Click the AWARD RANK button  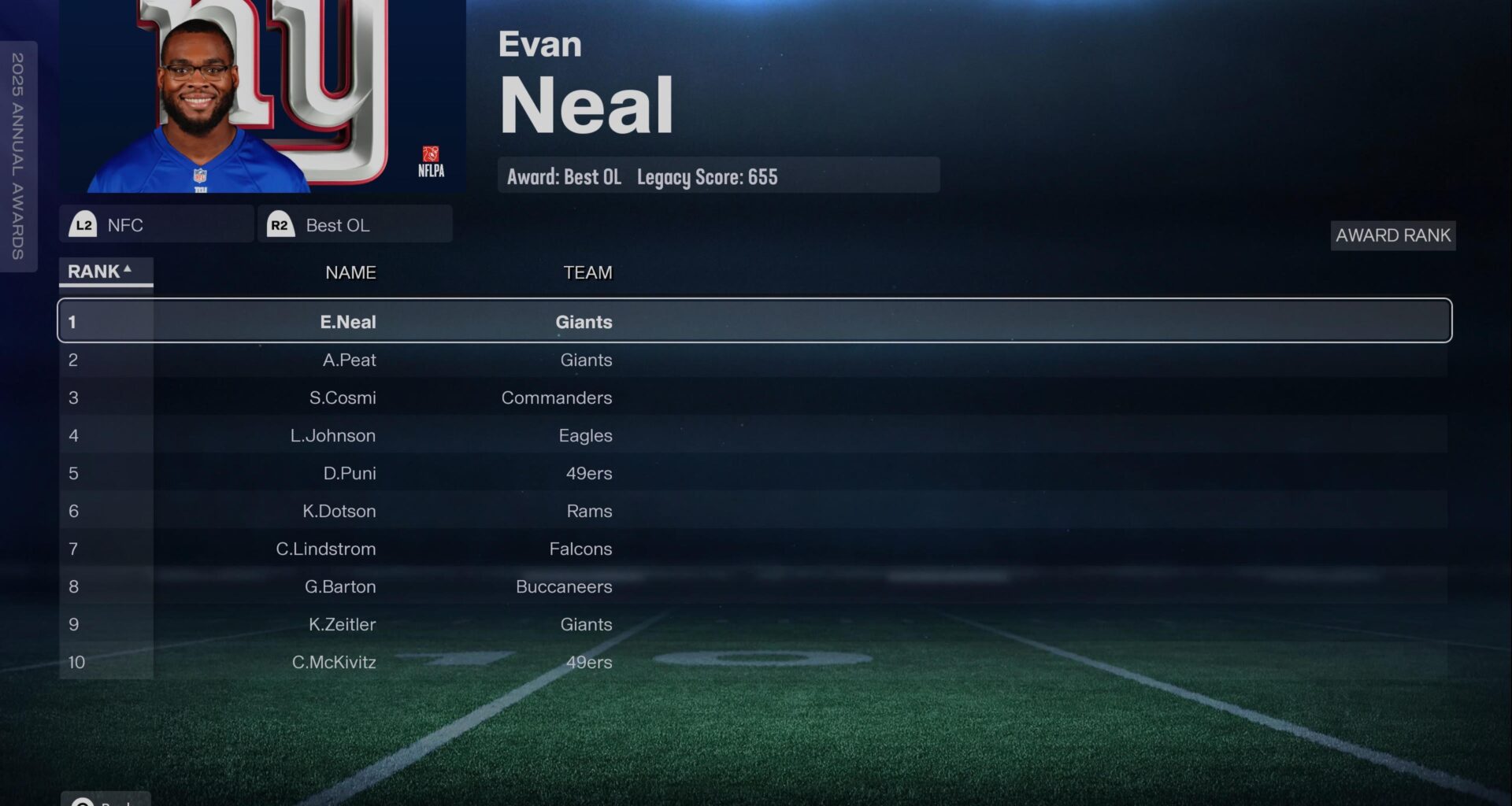pos(1392,235)
